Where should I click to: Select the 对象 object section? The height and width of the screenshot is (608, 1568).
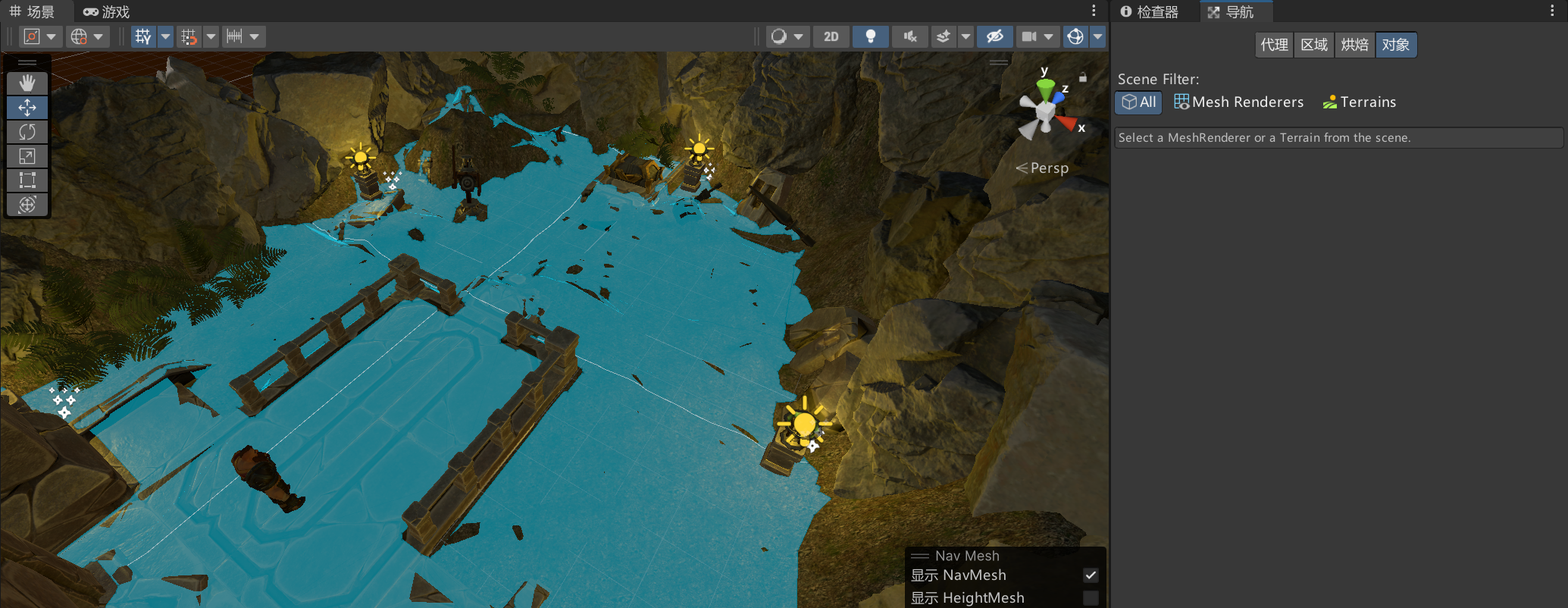tap(1395, 45)
